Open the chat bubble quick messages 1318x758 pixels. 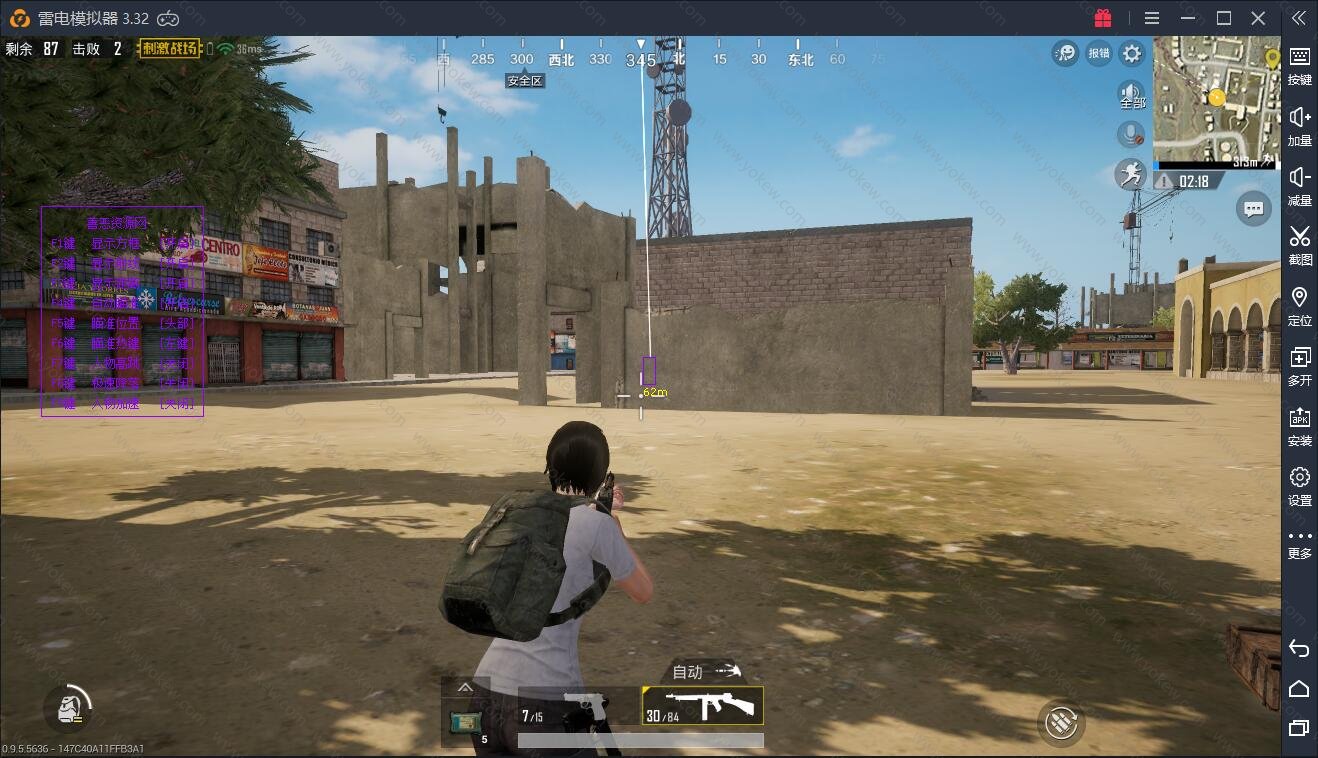coord(1253,209)
